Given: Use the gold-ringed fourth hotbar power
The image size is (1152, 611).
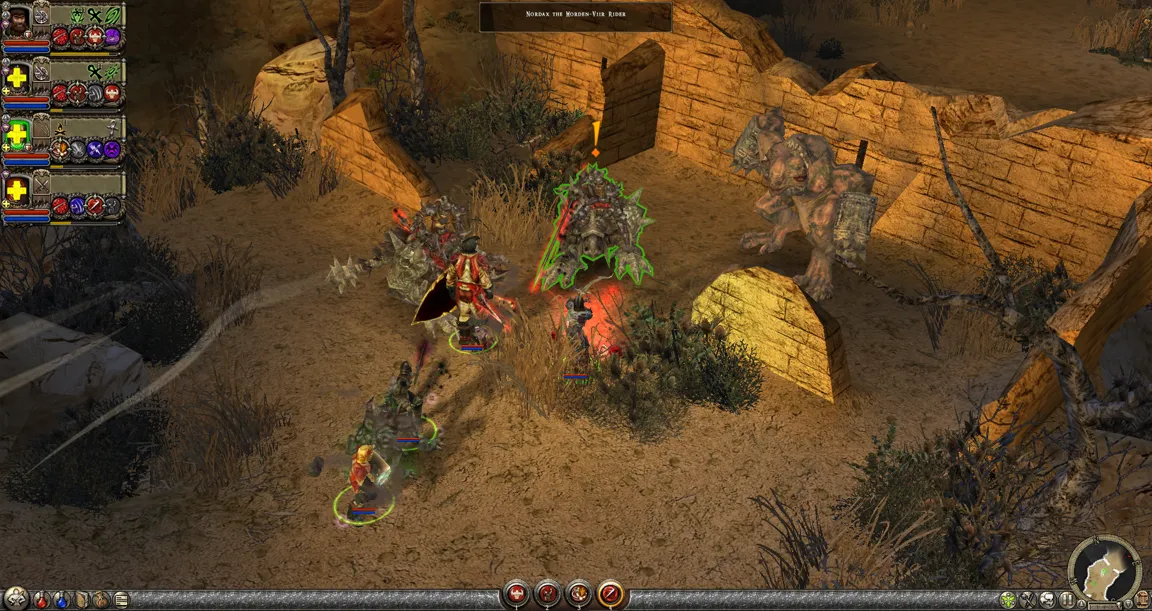Looking at the screenshot, I should (611, 594).
